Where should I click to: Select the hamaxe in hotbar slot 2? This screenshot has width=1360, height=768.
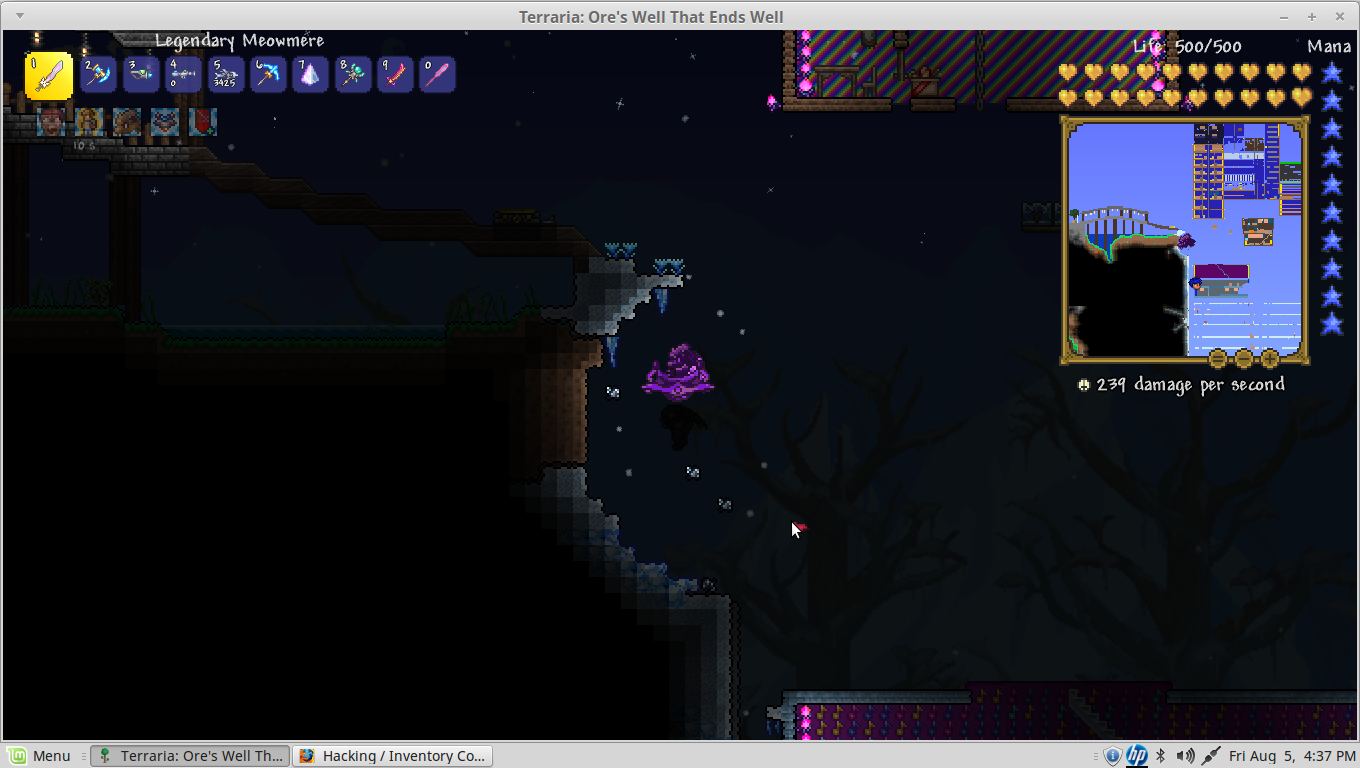[x=99, y=75]
